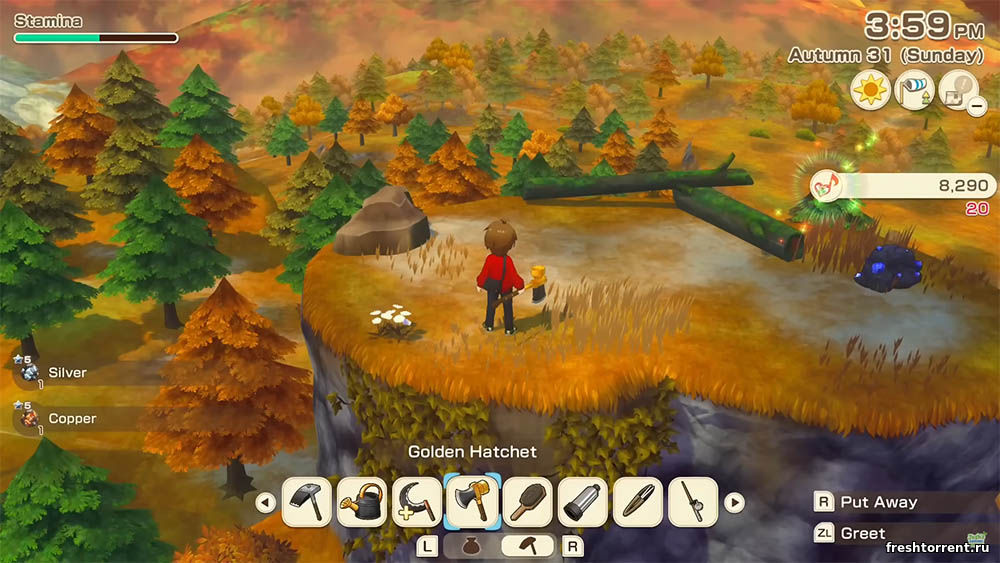Pick the brush tool slot
Viewport: 1000px width, 563px height.
pyautogui.click(x=527, y=502)
